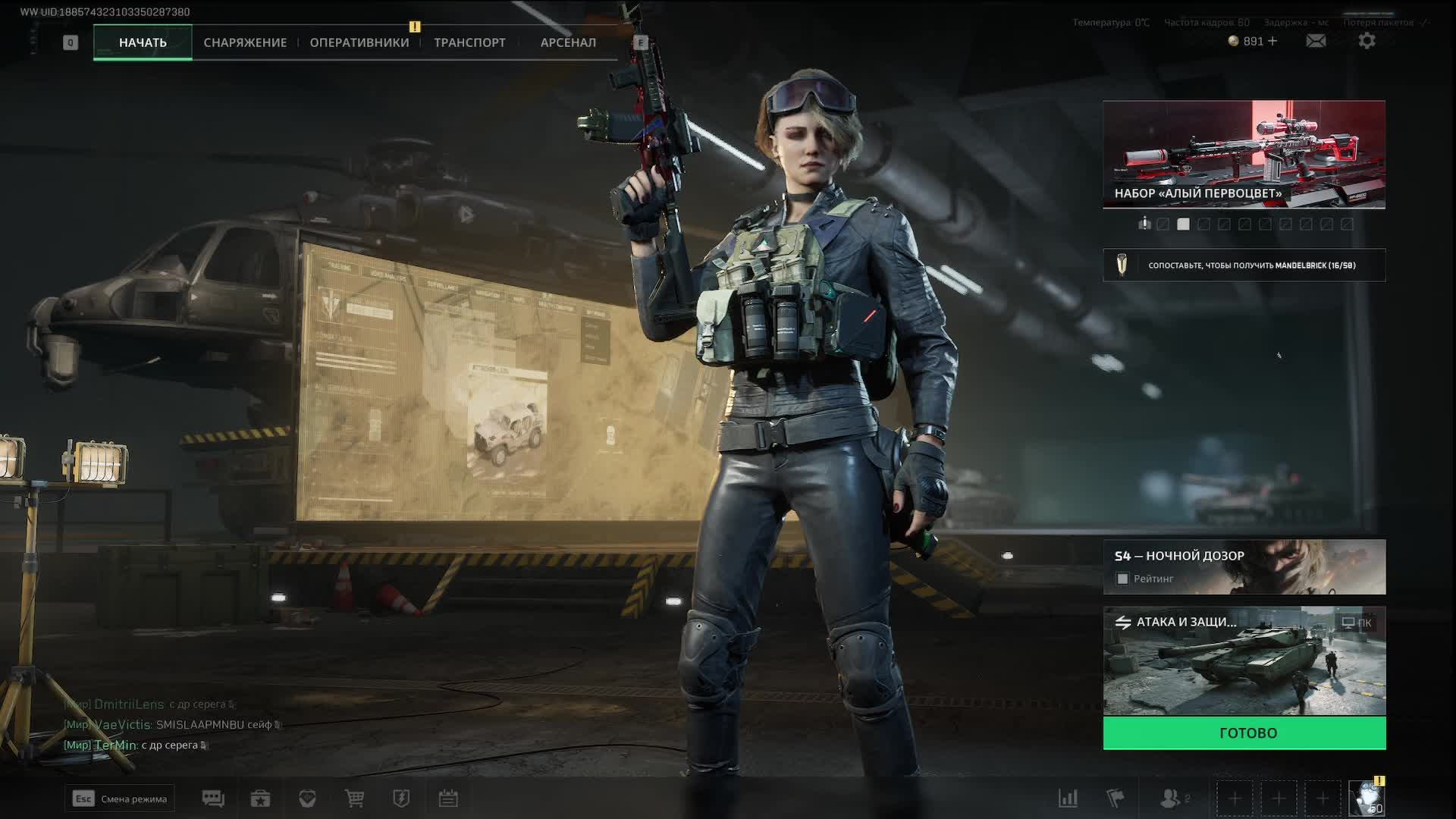The width and height of the screenshot is (1456, 819).
Task: Open the chat speech-bubble icon
Action: 213,799
